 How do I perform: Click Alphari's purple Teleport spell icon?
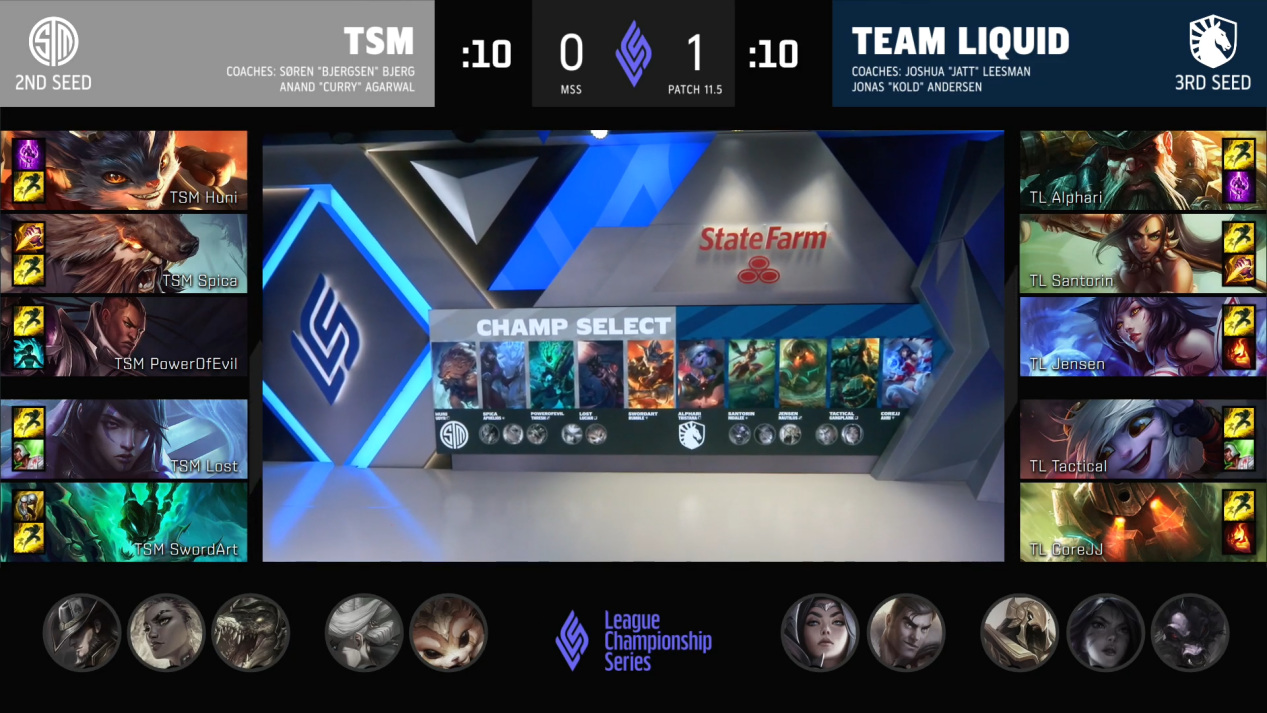click(x=1238, y=187)
